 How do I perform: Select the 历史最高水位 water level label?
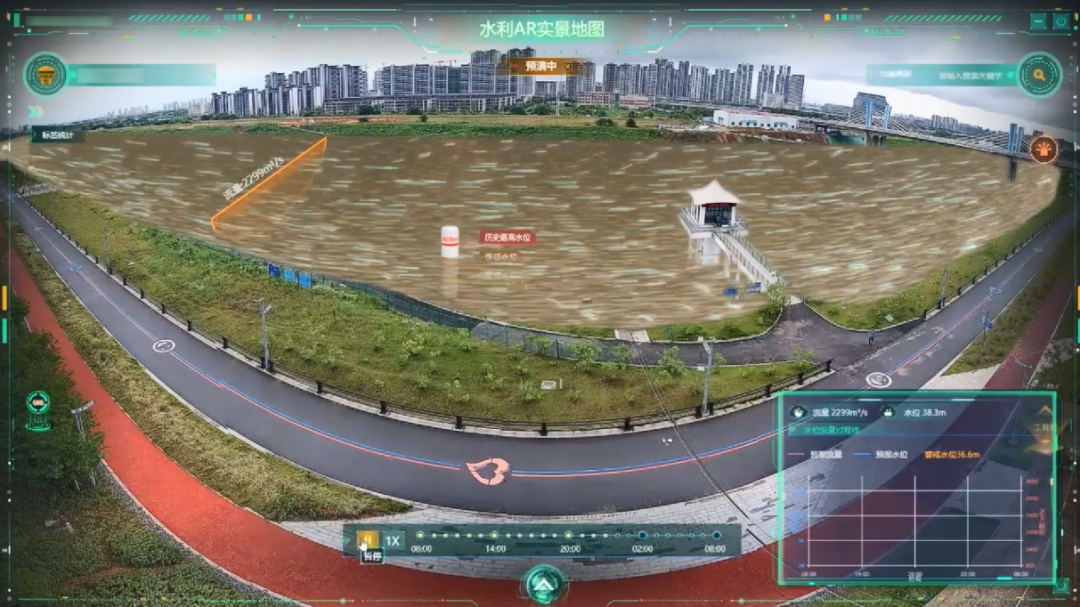507,238
